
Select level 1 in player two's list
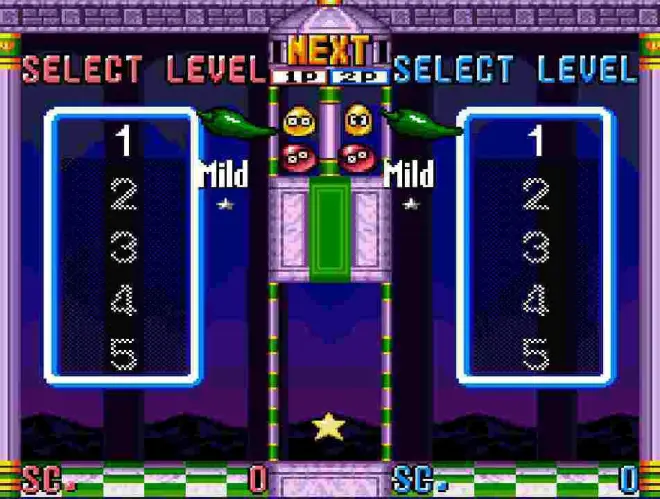click(x=536, y=142)
